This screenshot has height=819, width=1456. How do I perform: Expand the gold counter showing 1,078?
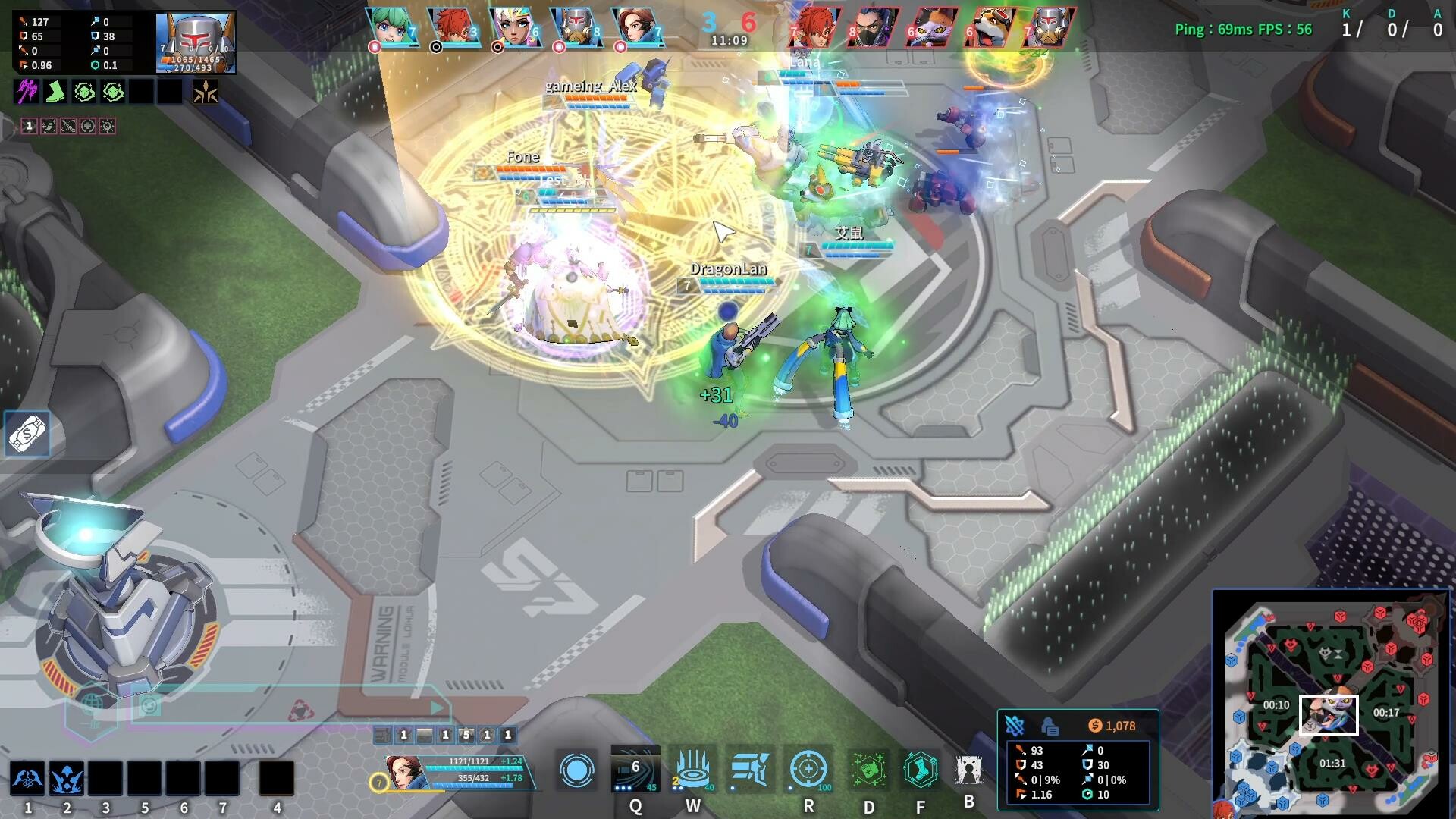point(1113,725)
